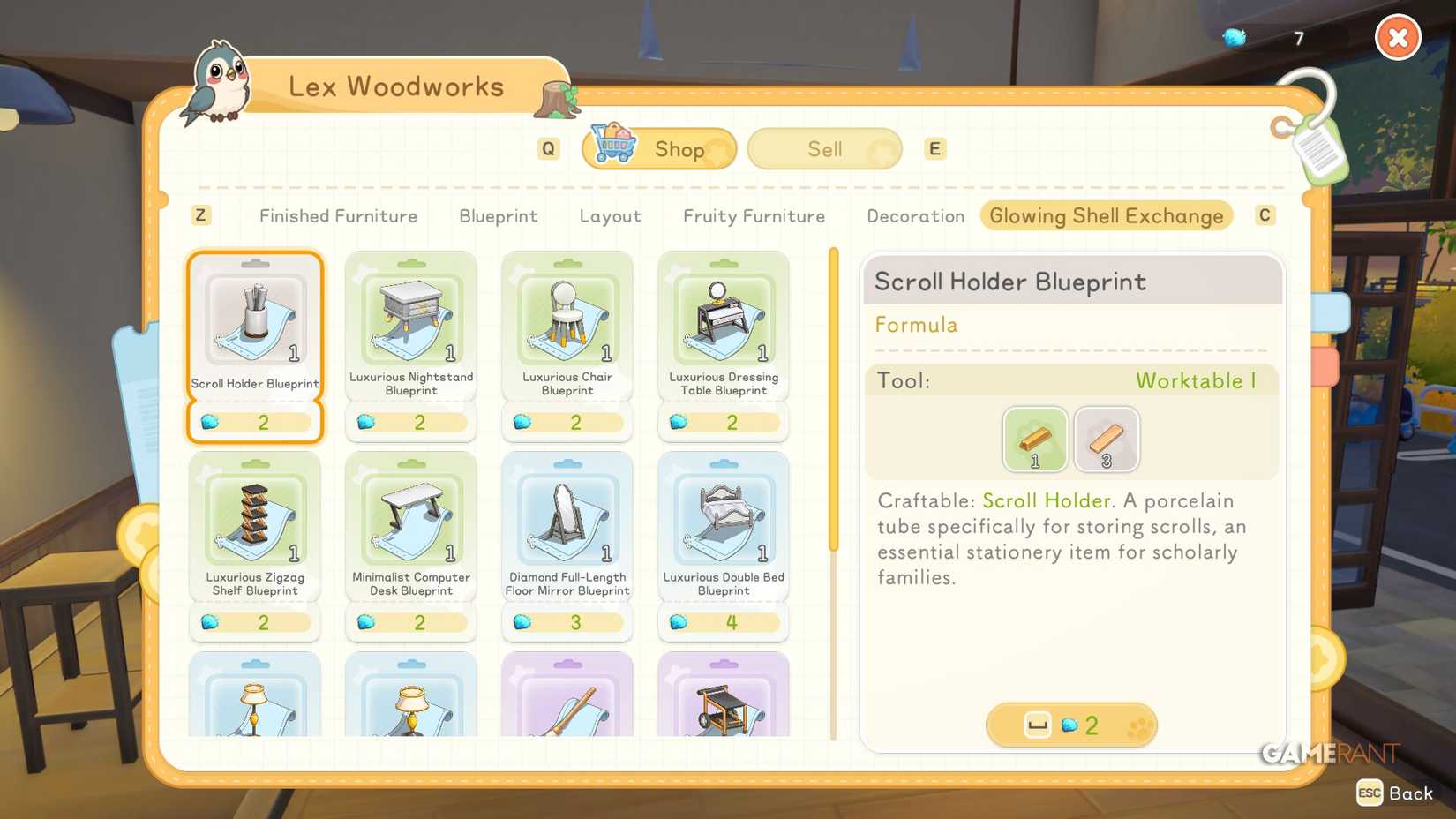1456x819 pixels.
Task: Switch to the Fruity Furniture category
Action: (753, 215)
